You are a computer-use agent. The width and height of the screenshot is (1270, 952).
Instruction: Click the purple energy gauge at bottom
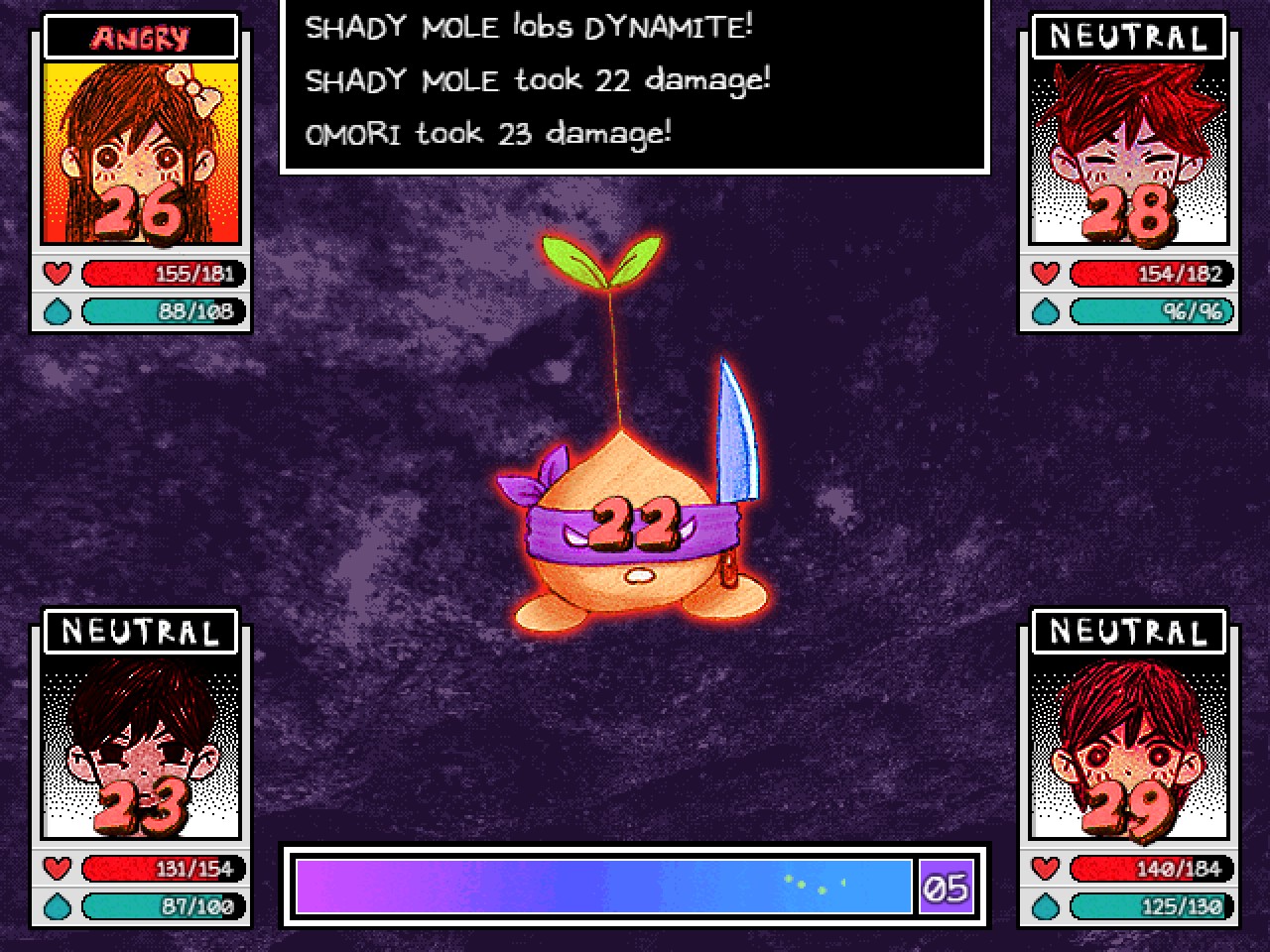(x=603, y=888)
